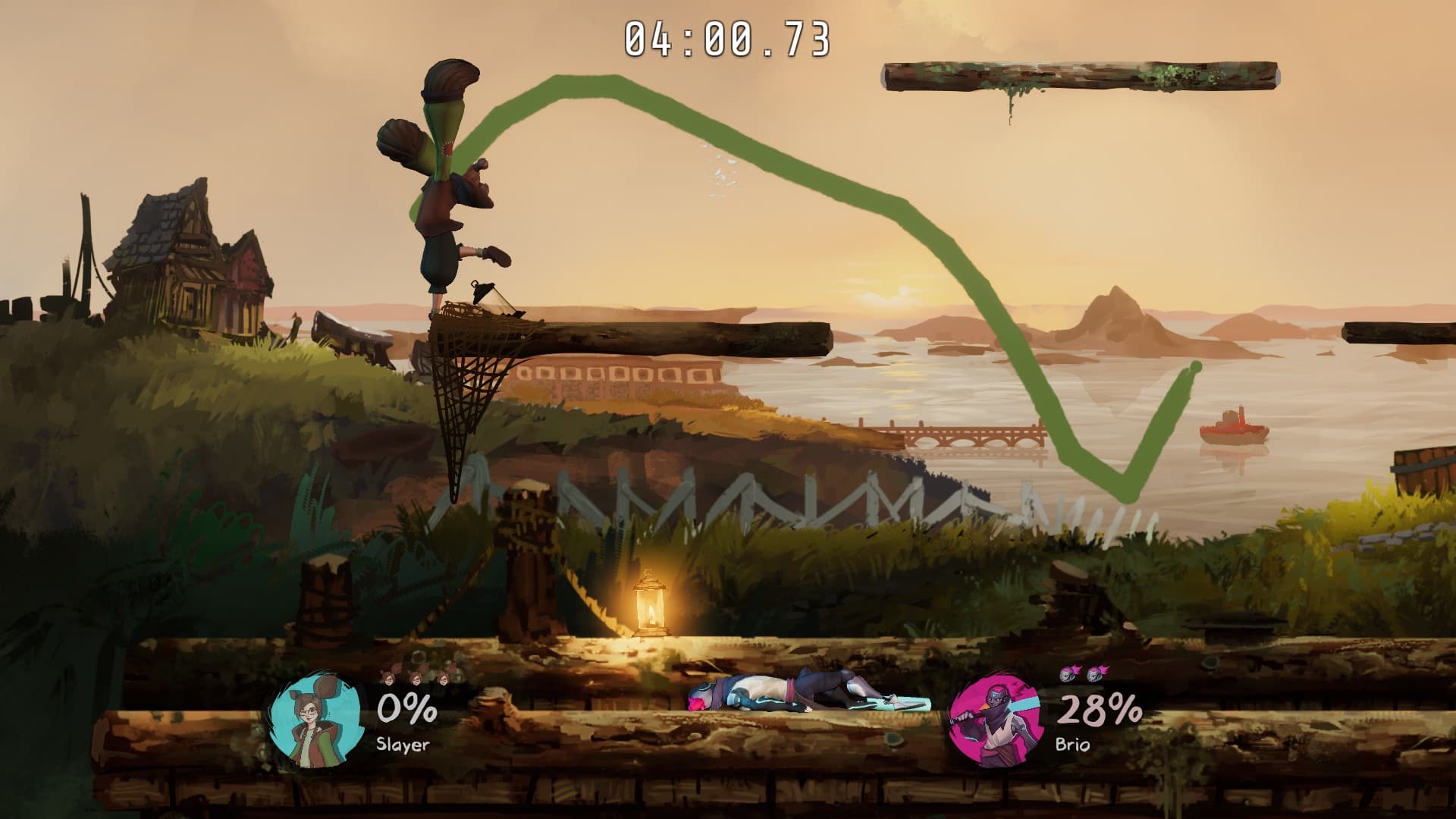The width and height of the screenshot is (1456, 819).
Task: Select Slayer's teal character portrait
Action: coord(313,720)
